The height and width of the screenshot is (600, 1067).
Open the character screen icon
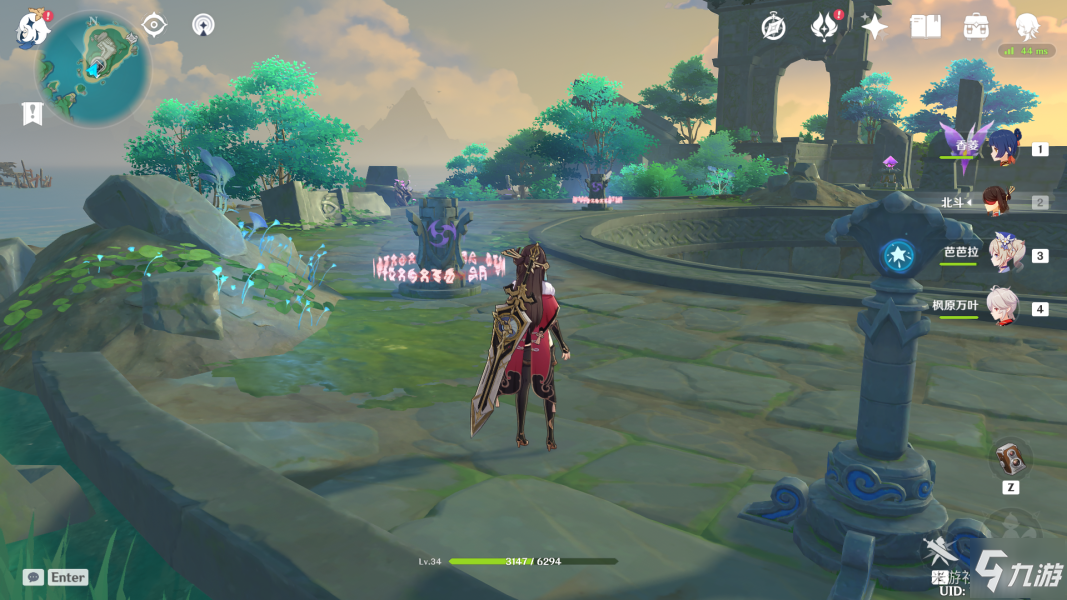[x=1027, y=27]
